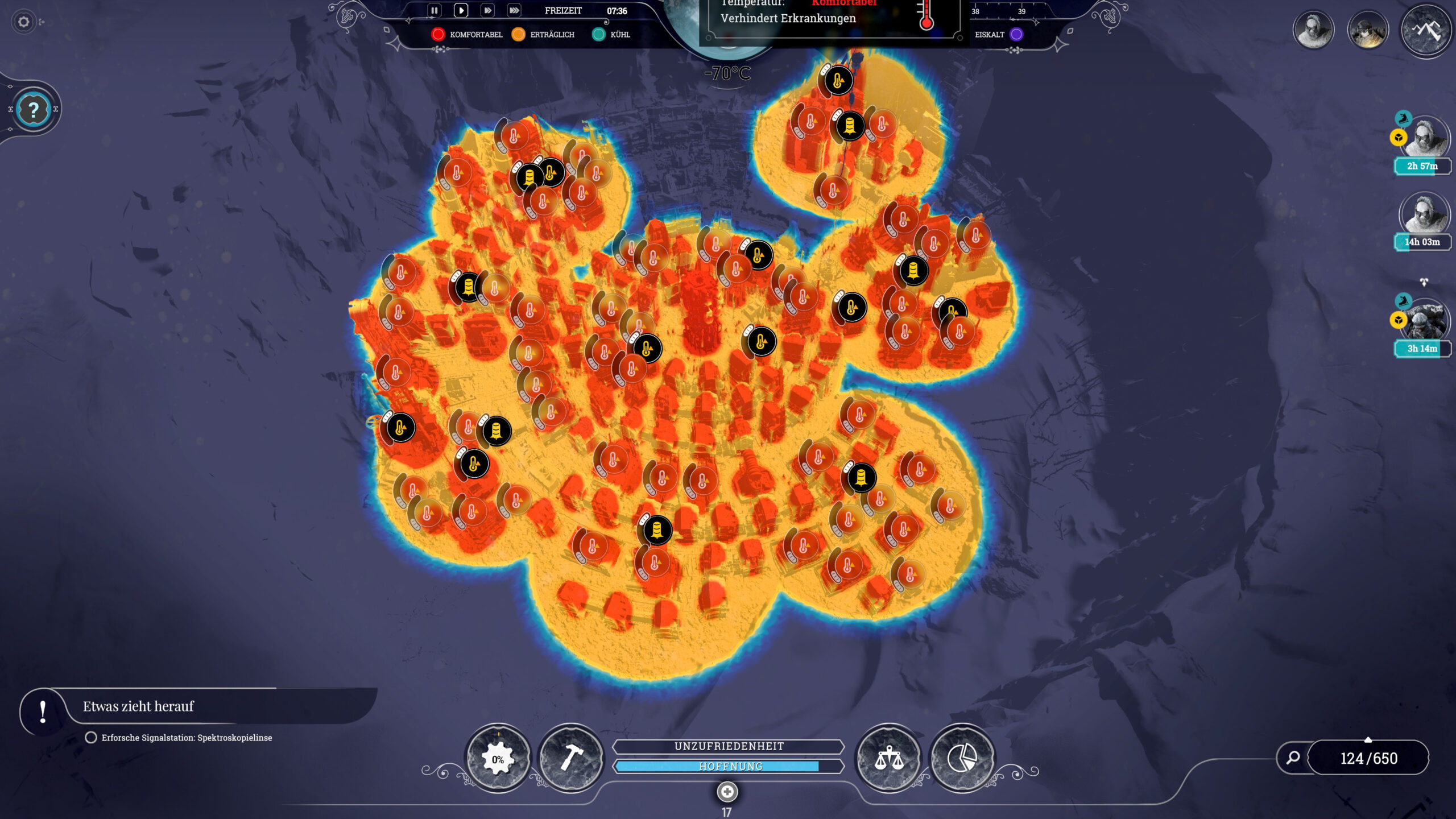Open the Book of Laws scales button
The width and height of the screenshot is (1456, 819).
889,758
